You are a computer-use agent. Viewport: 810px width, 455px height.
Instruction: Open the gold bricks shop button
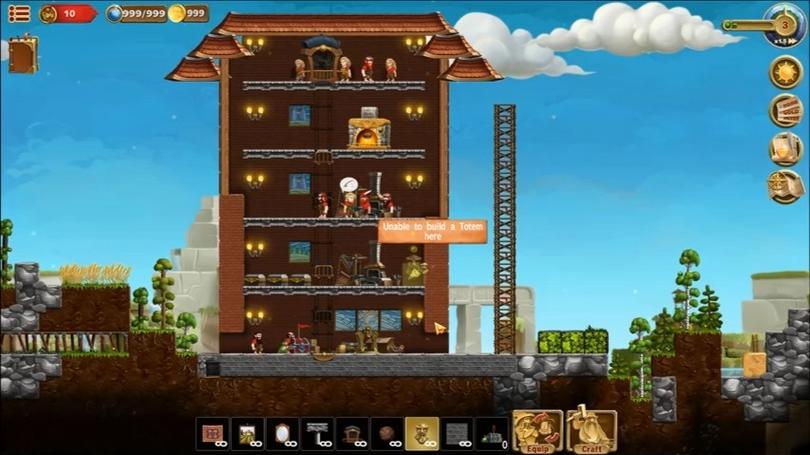click(x=785, y=110)
